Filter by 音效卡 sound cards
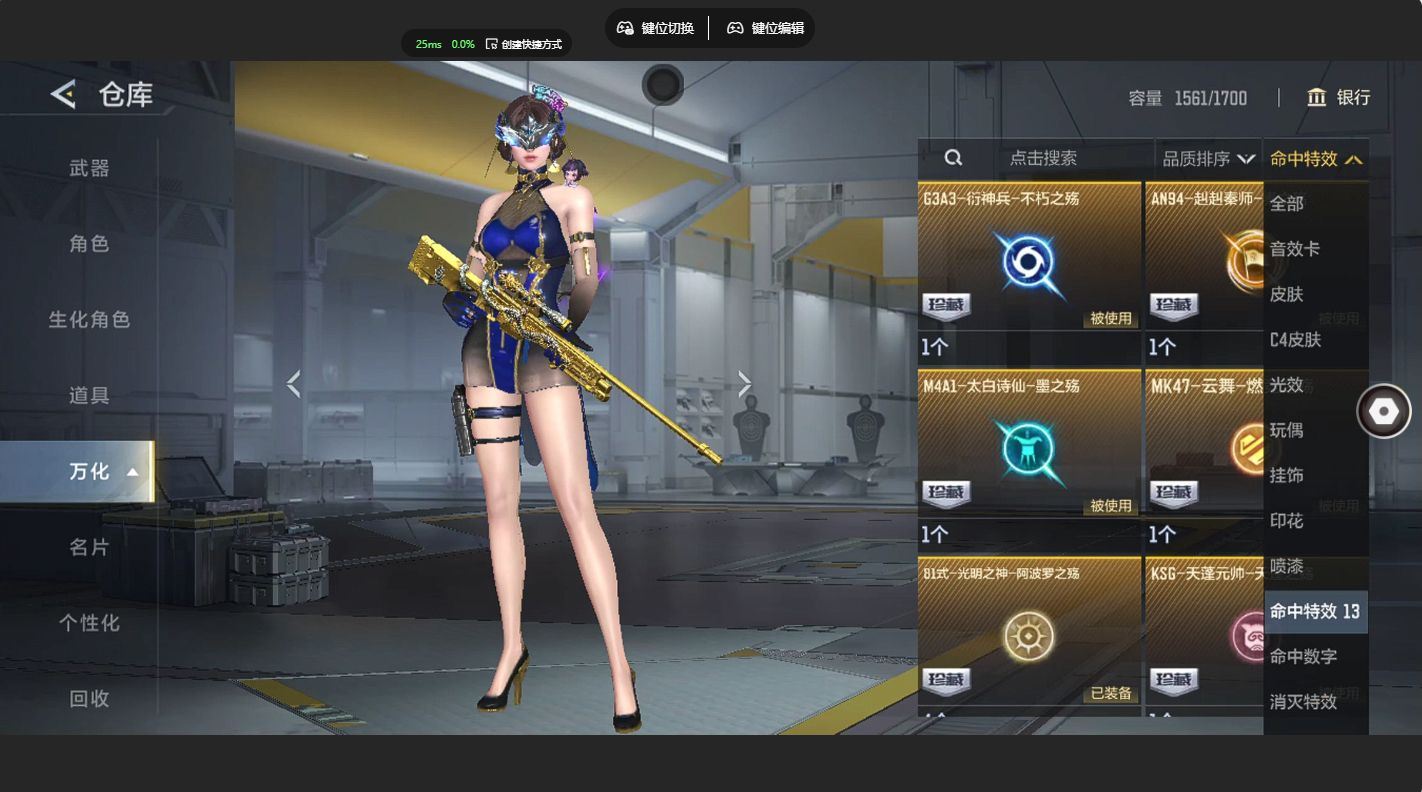The image size is (1422, 792). pos(1295,249)
